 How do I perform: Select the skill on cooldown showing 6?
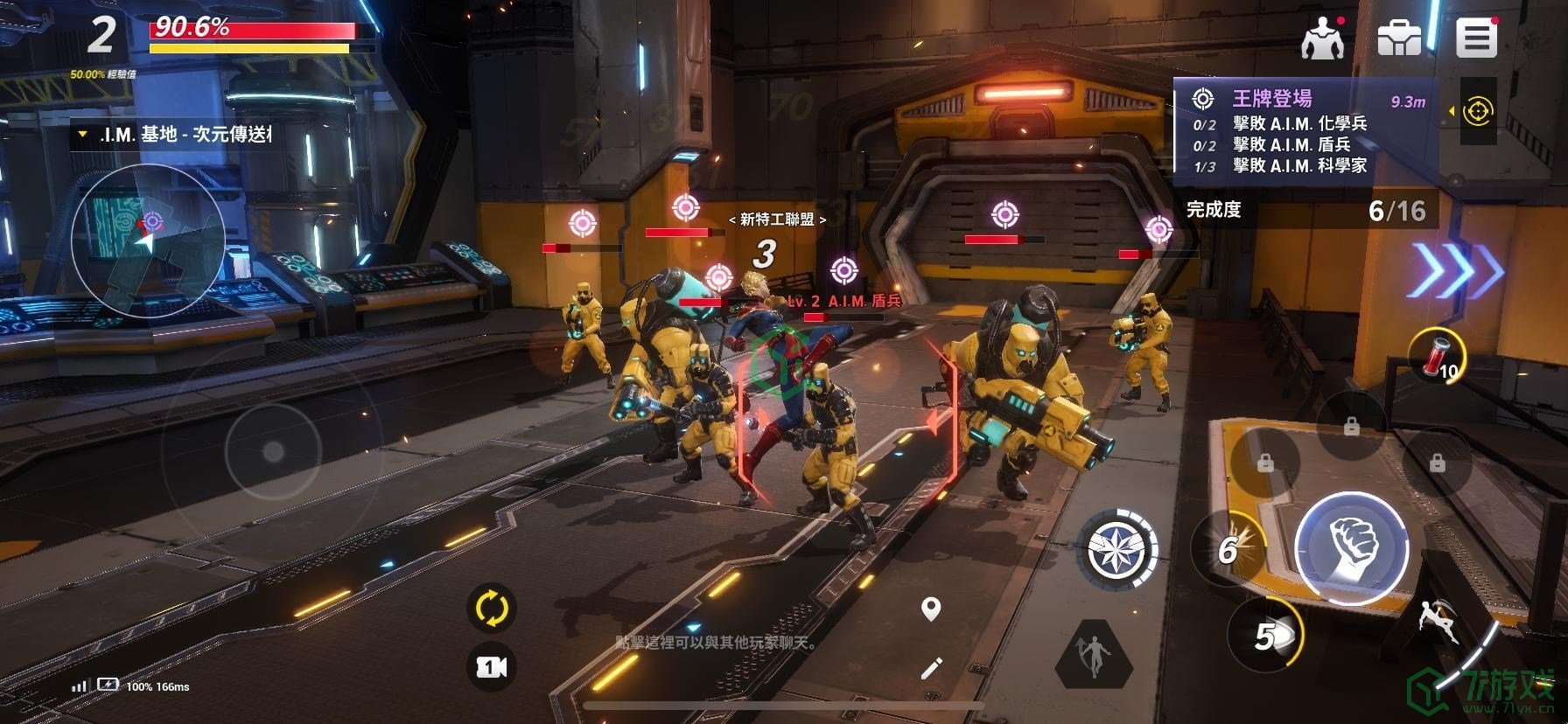click(x=1230, y=549)
